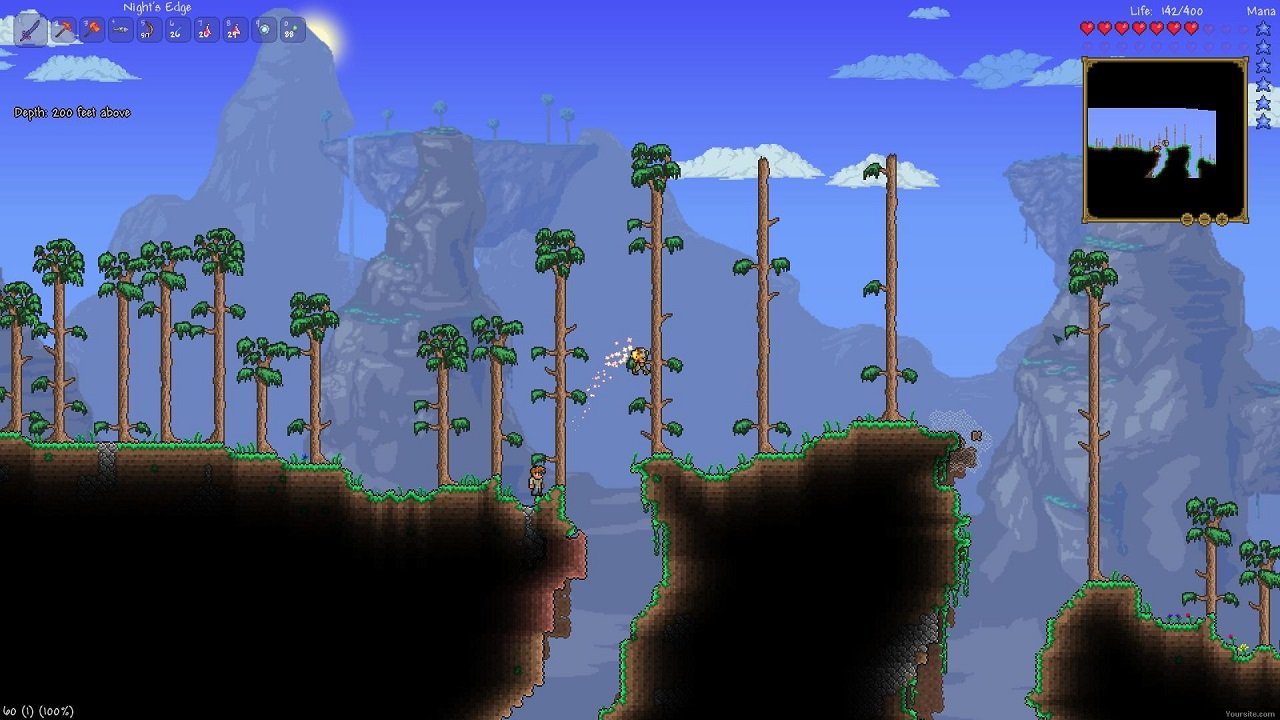Click the last full heart in the life bar
Viewport: 1280px width, 720px height.
(1190, 28)
